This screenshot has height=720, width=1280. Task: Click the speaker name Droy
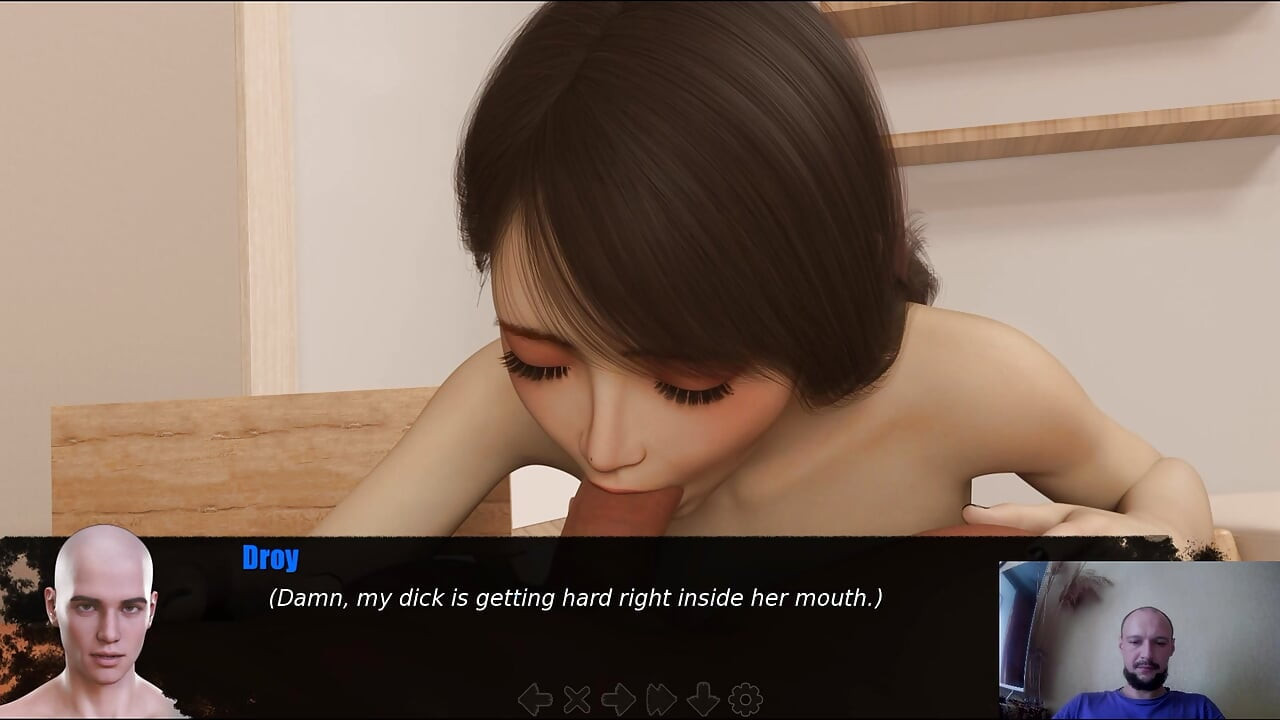(x=270, y=557)
